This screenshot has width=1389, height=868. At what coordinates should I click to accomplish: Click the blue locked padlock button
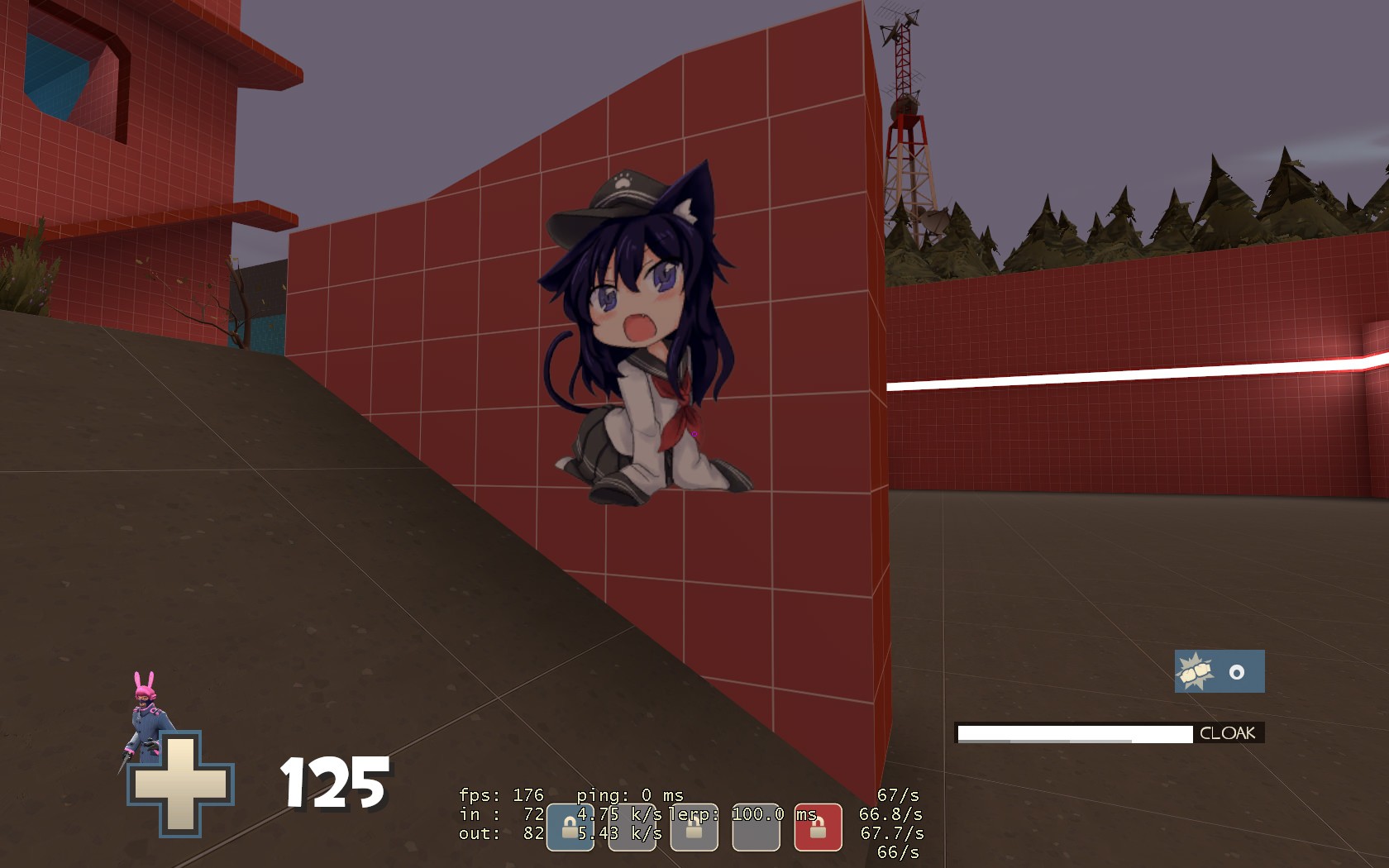pyautogui.click(x=570, y=826)
